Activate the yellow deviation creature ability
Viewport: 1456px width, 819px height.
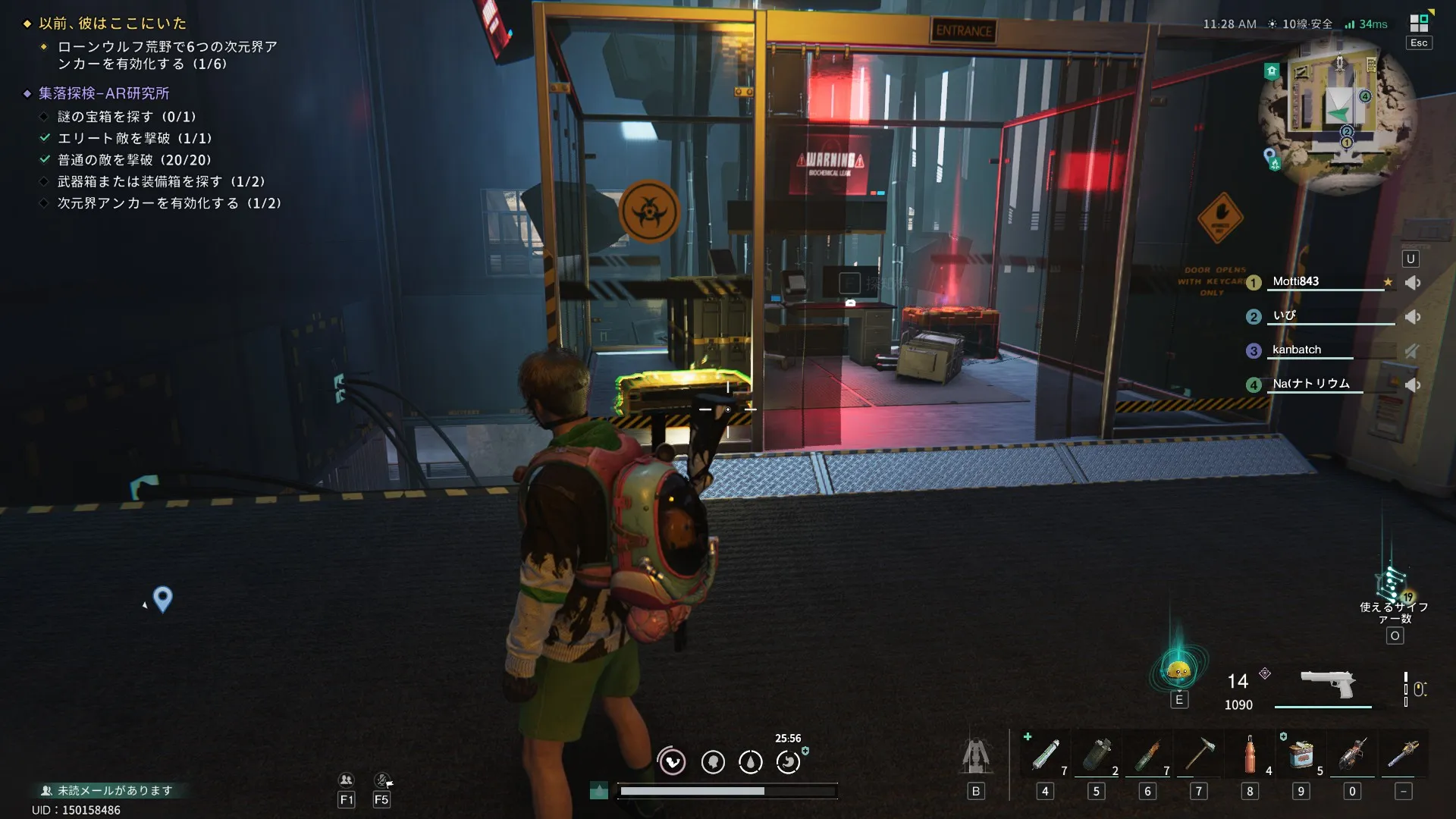(1178, 670)
